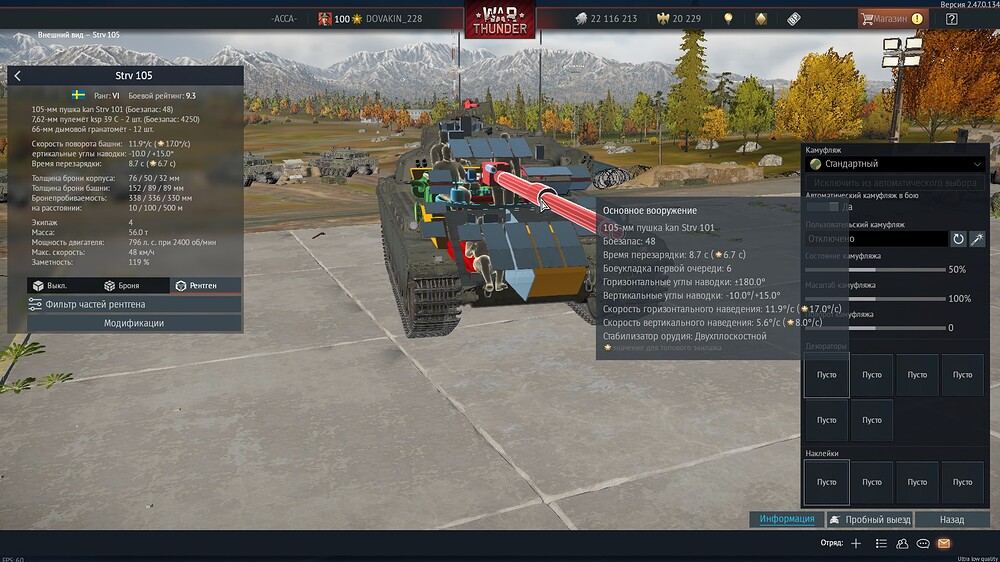Click the light bulb icon in top bar
This screenshot has height=562, width=1000.
tap(729, 19)
